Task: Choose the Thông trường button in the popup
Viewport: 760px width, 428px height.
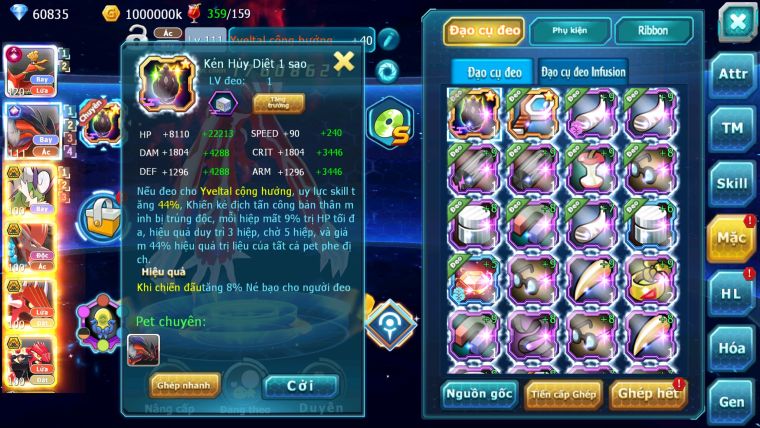Action: pos(271,102)
